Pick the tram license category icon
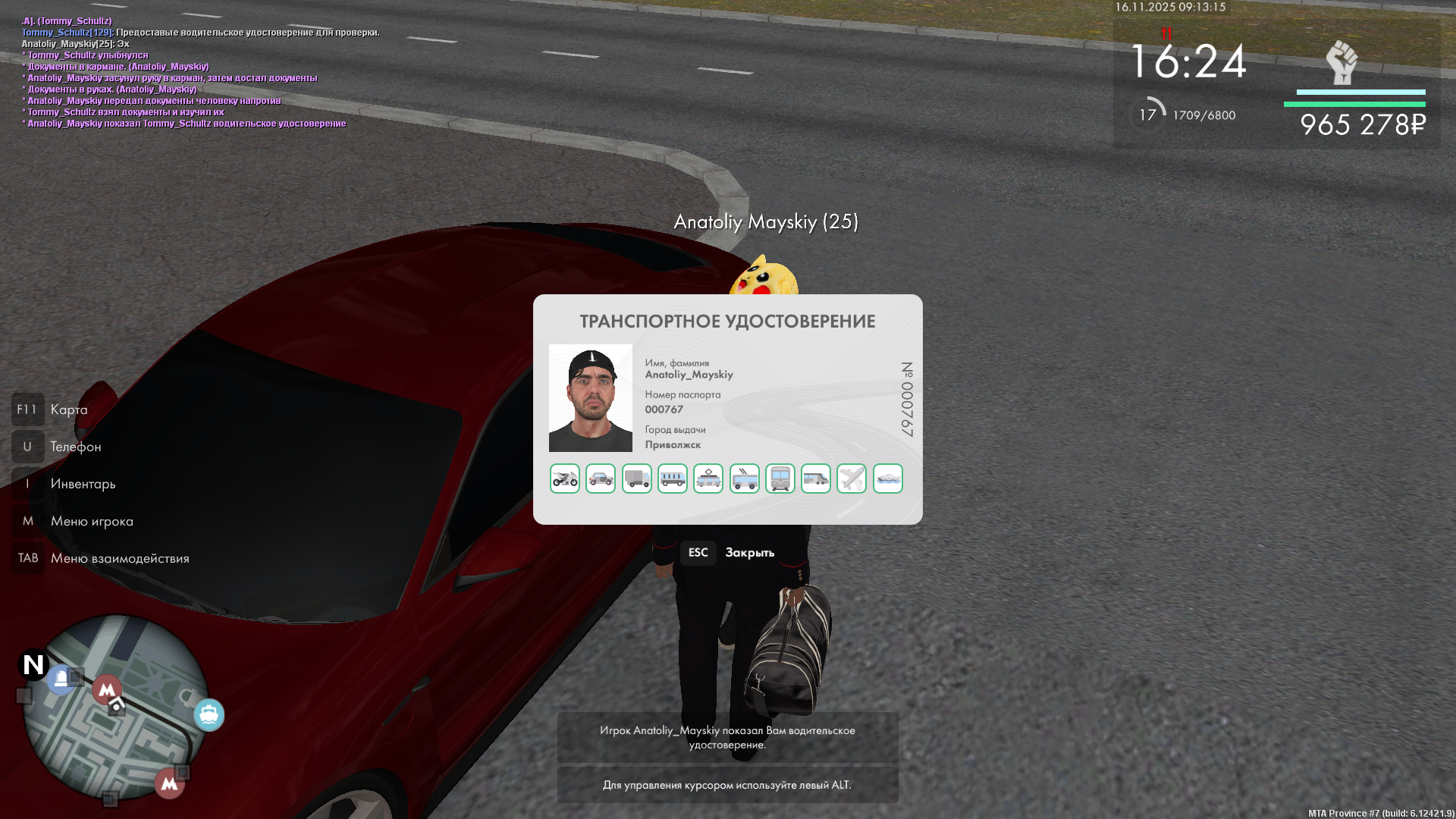 708,479
